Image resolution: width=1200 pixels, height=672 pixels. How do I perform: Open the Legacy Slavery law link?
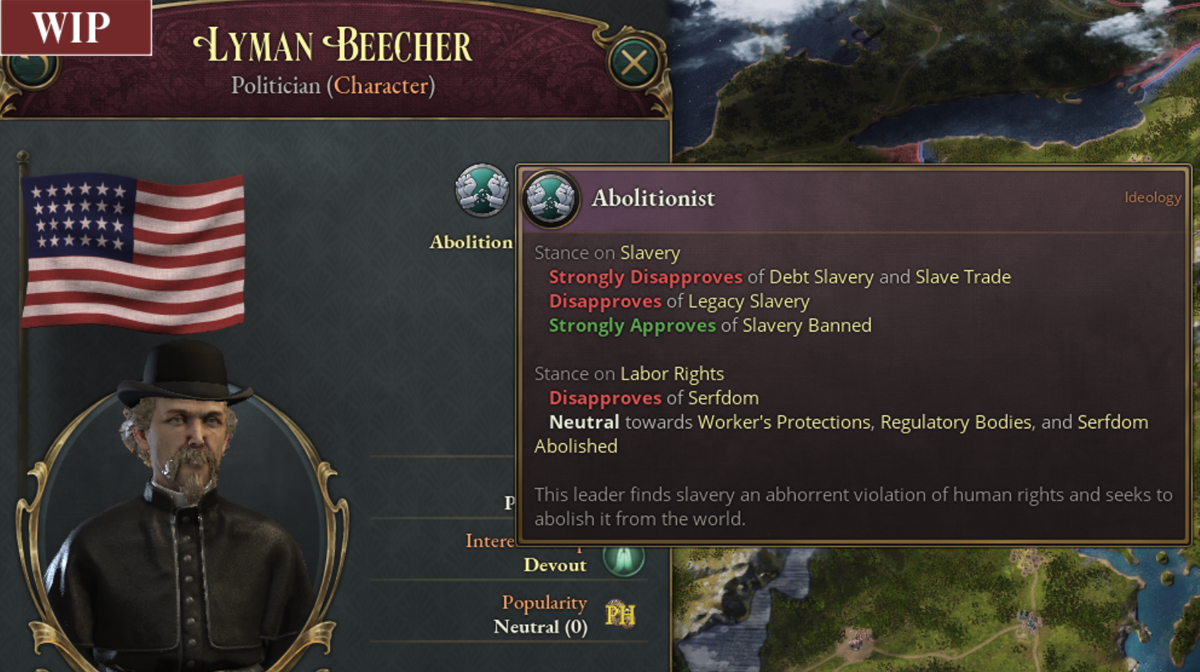click(748, 301)
